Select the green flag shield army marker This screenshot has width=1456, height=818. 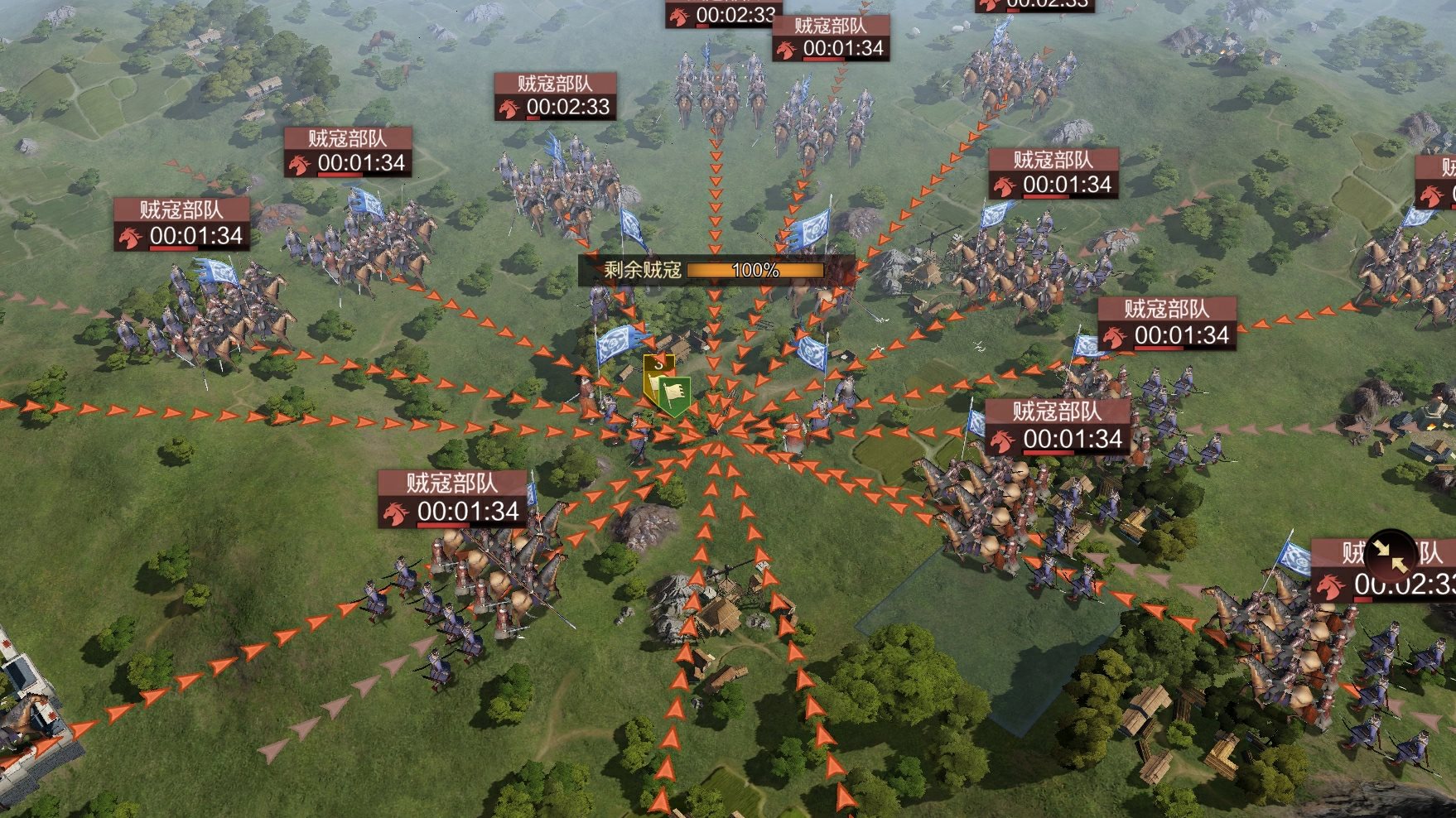(675, 396)
